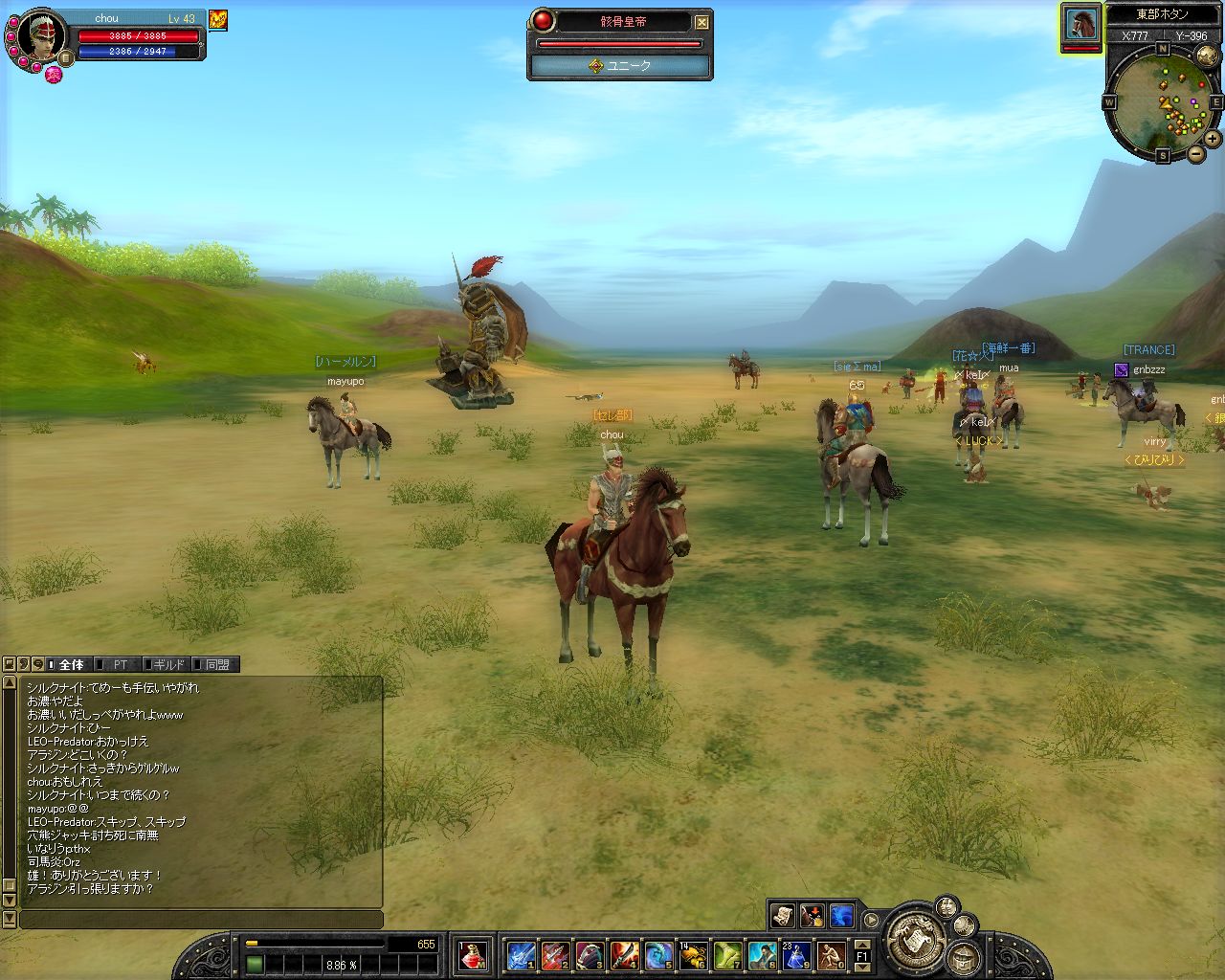Screen dimensions: 1225x980
Task: Use the blue swirl skill in slot 5
Action: click(x=658, y=954)
